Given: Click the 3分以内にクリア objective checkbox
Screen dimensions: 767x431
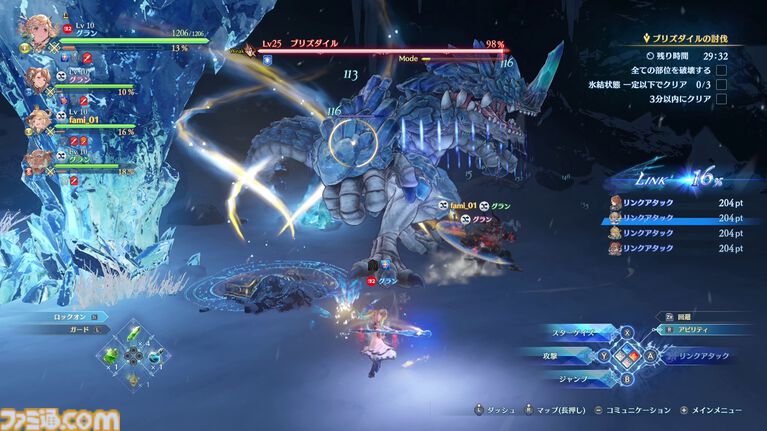Looking at the screenshot, I should click(x=721, y=99).
